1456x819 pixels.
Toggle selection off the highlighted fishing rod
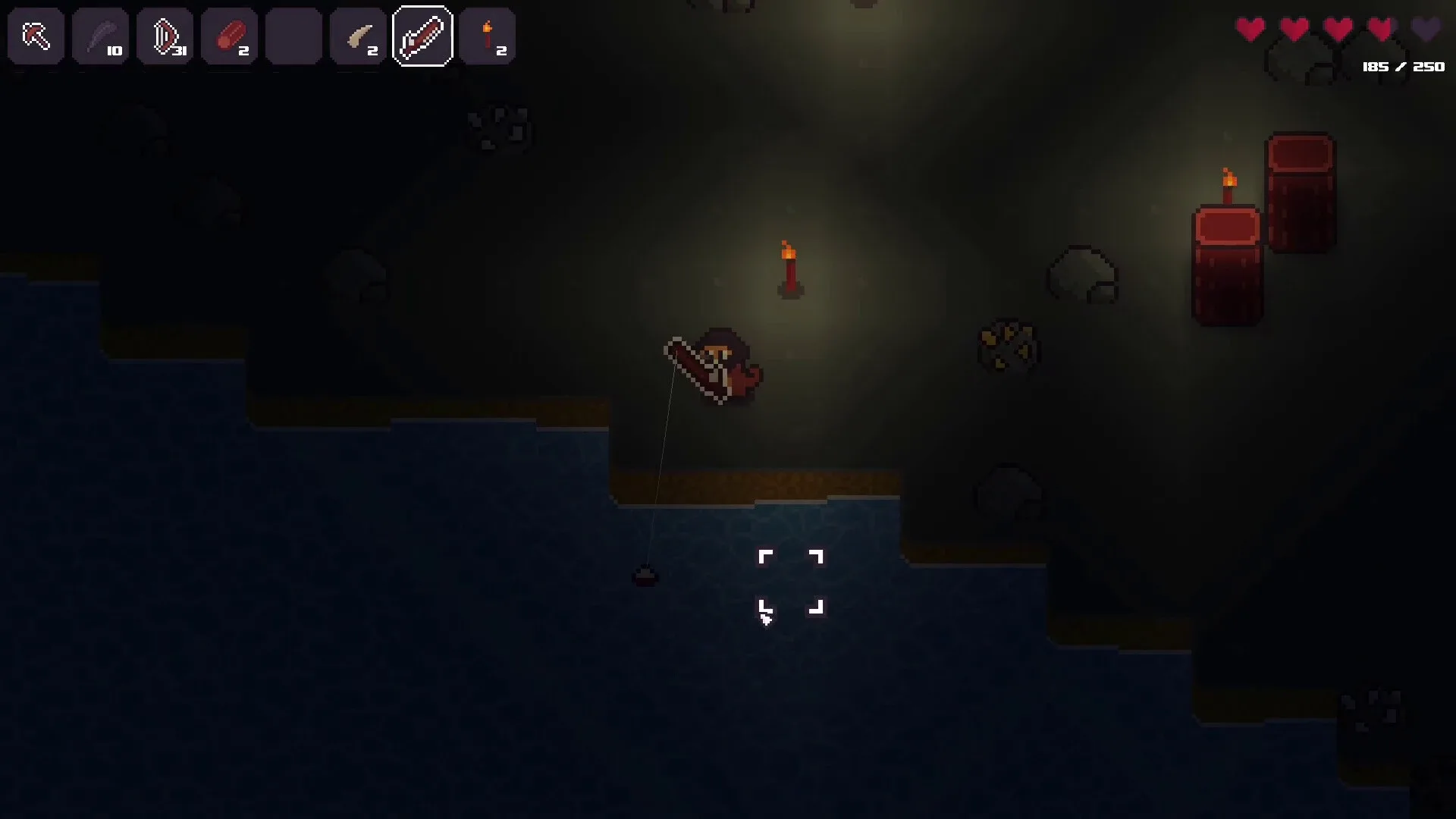pyautogui.click(x=423, y=36)
